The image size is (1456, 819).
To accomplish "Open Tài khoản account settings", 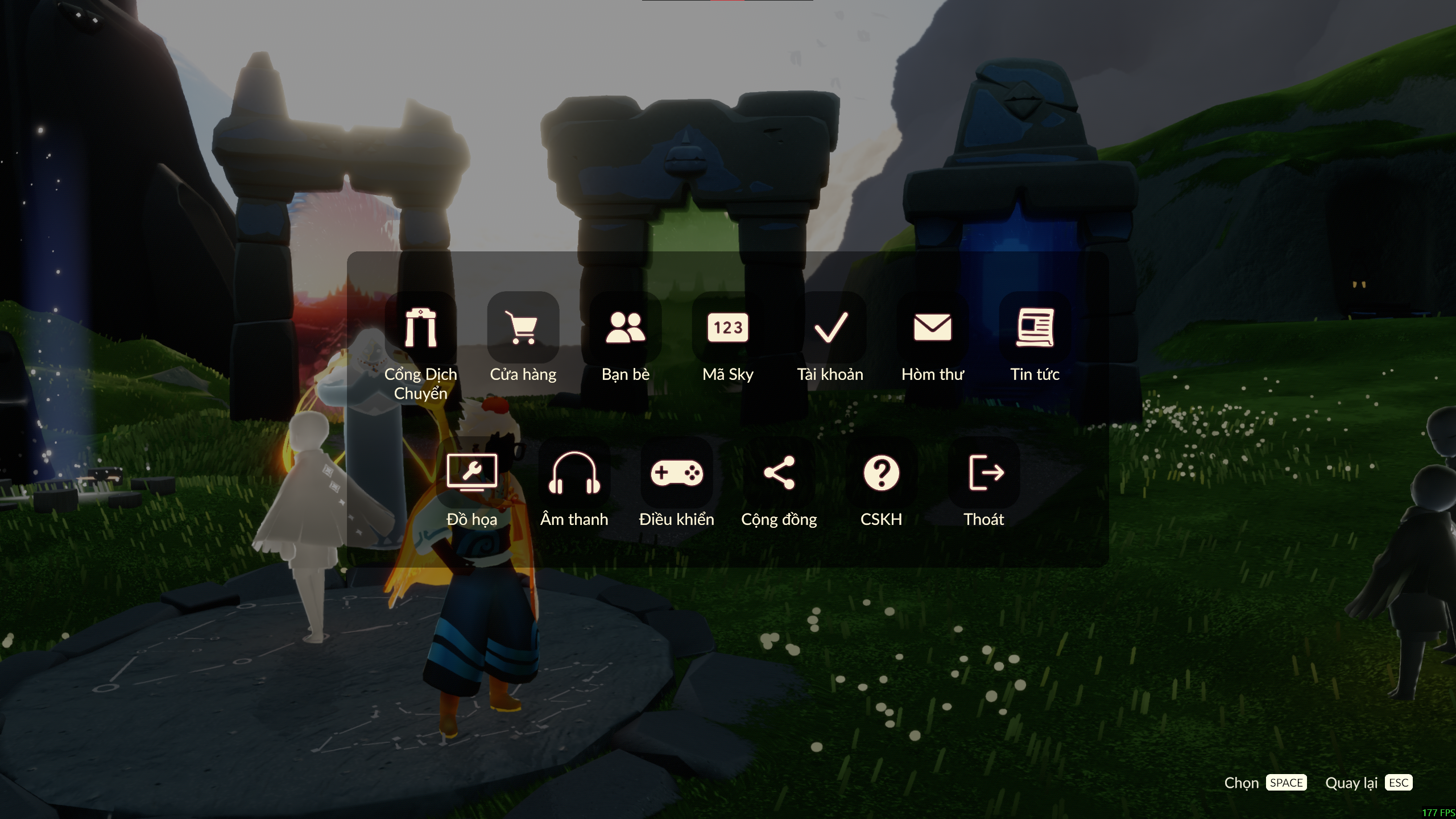I will (x=830, y=328).
